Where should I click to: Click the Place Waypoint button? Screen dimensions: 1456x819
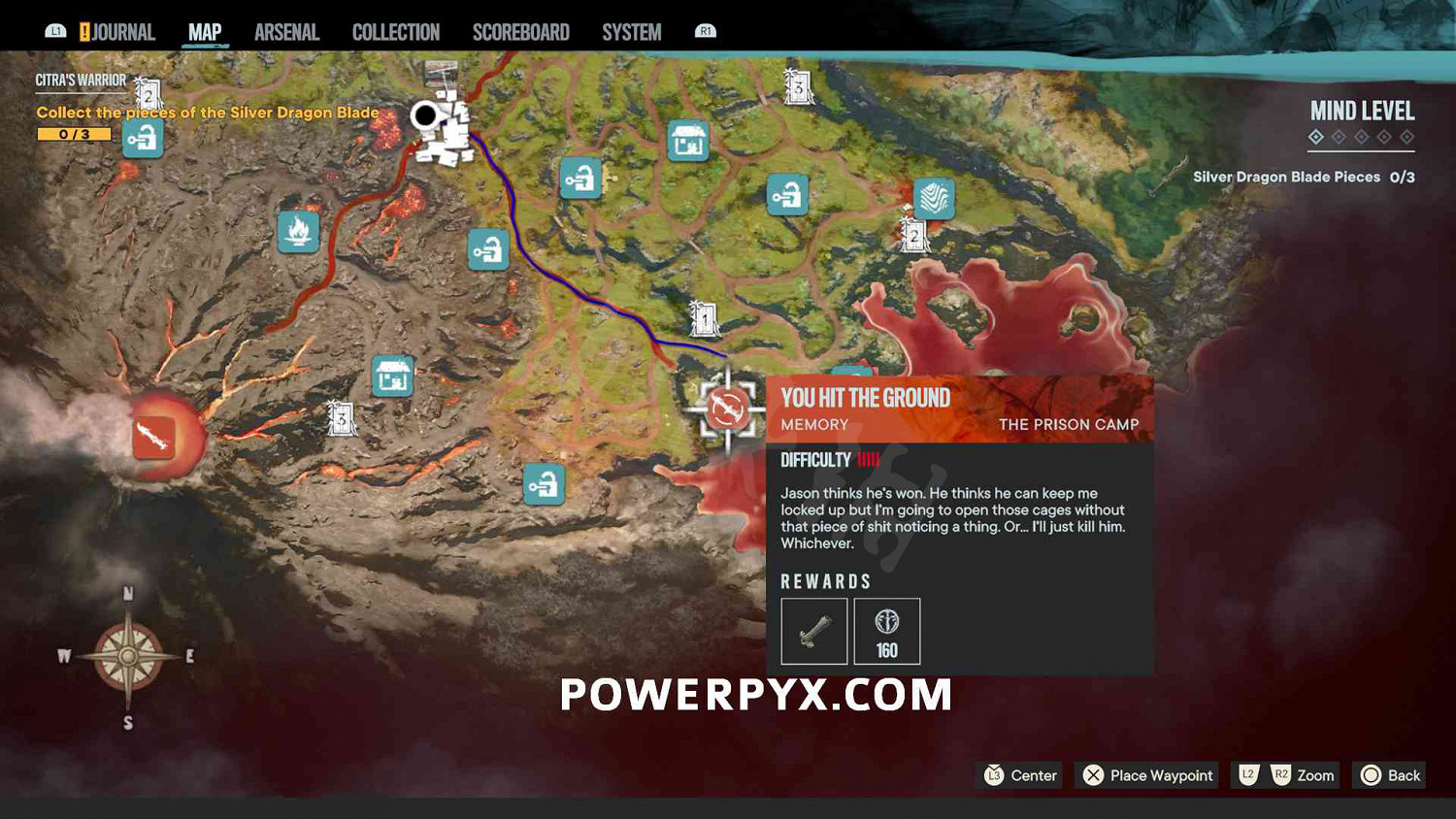tap(1145, 775)
